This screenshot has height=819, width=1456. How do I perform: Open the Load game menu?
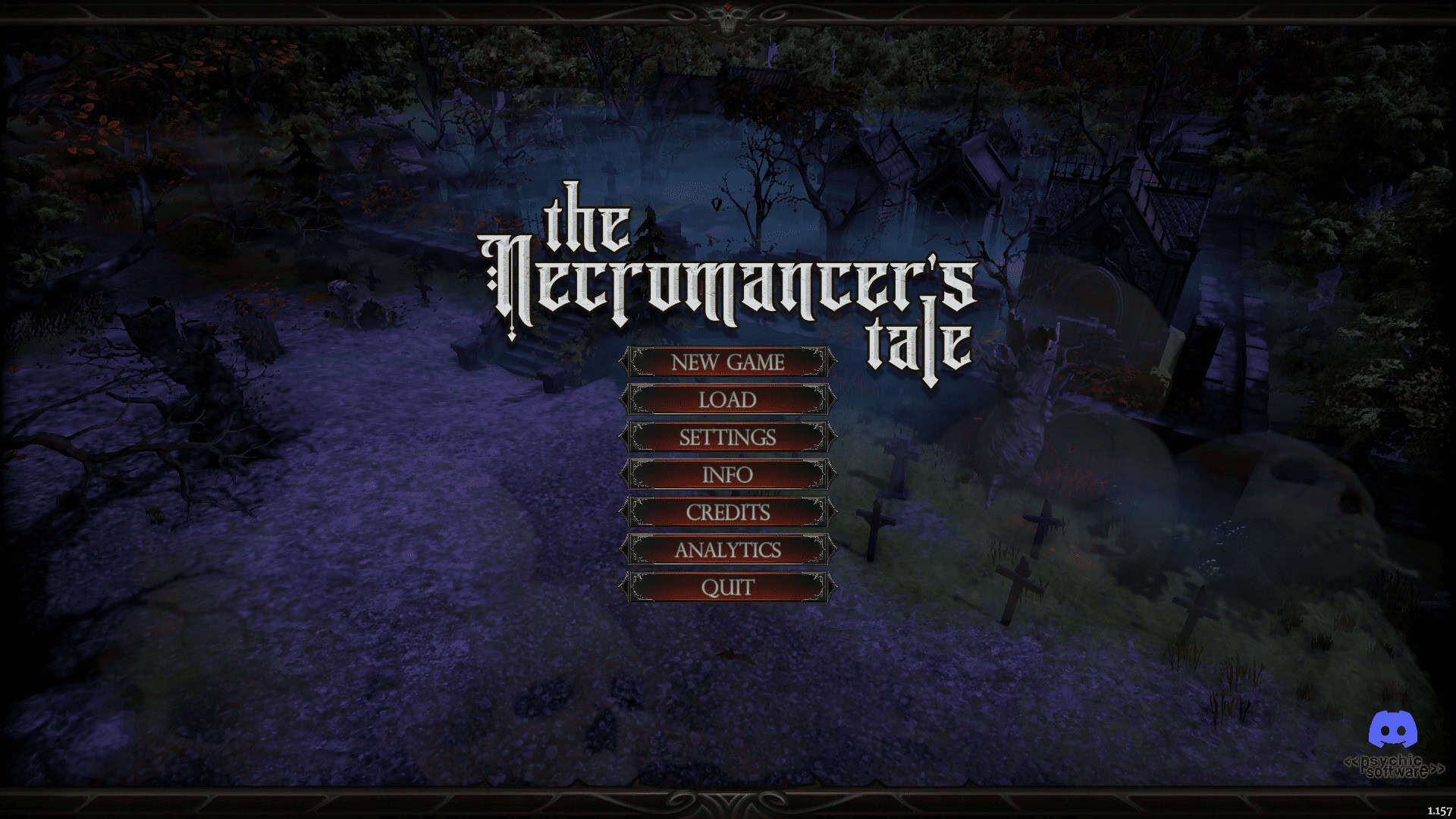[727, 400]
